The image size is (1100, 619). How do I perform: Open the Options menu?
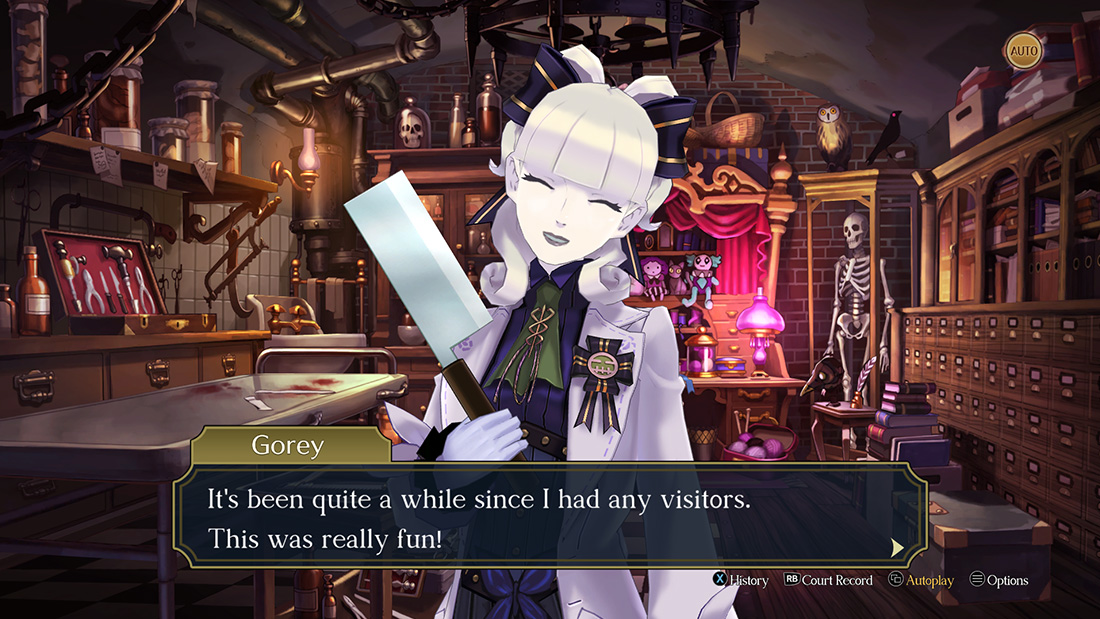(998, 580)
